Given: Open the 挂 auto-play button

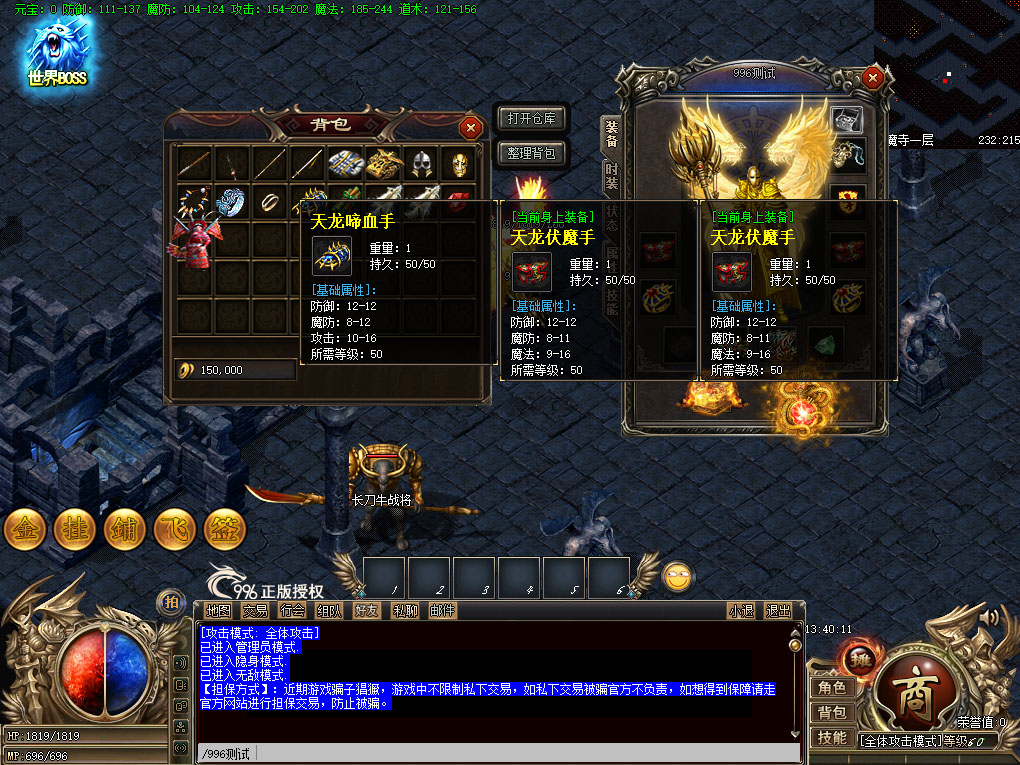Looking at the screenshot, I should coord(75,530).
